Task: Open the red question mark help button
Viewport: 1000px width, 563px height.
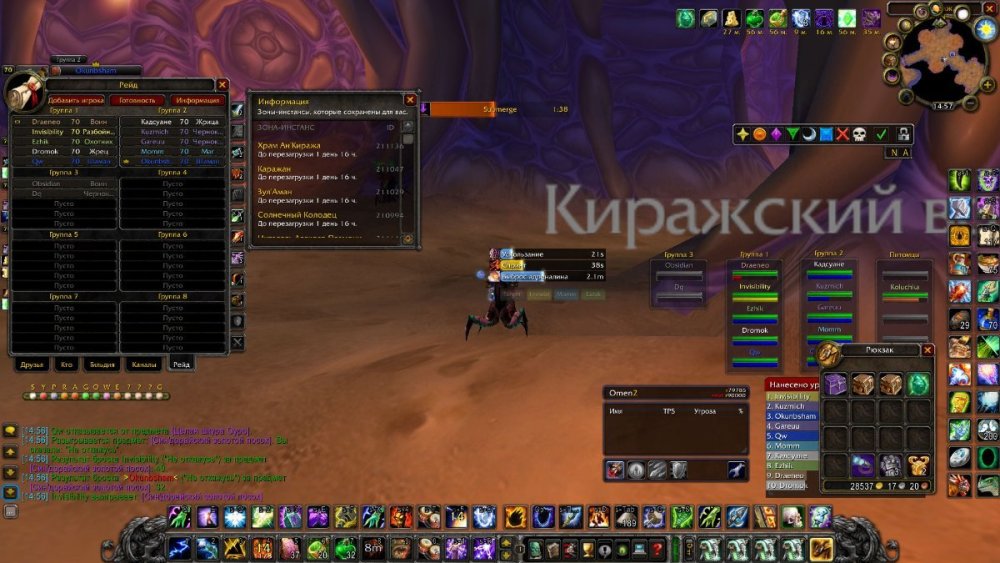Action: tap(657, 547)
